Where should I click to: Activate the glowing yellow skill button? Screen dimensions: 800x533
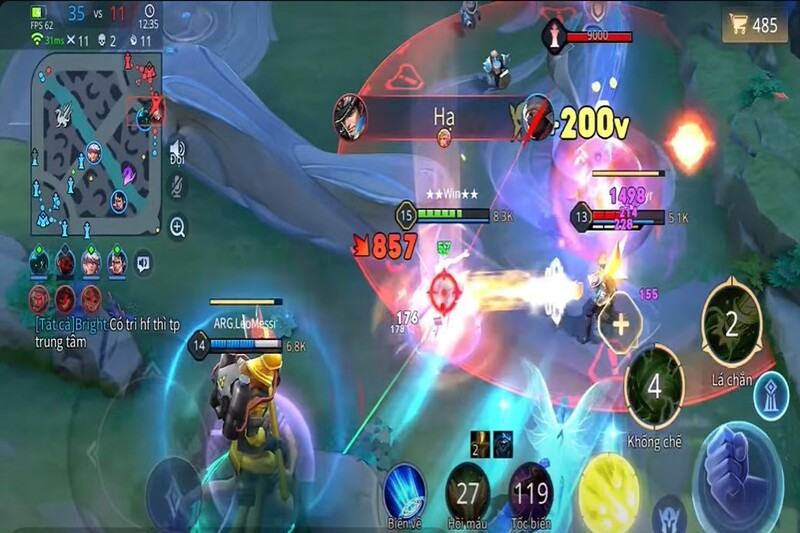pos(608,490)
